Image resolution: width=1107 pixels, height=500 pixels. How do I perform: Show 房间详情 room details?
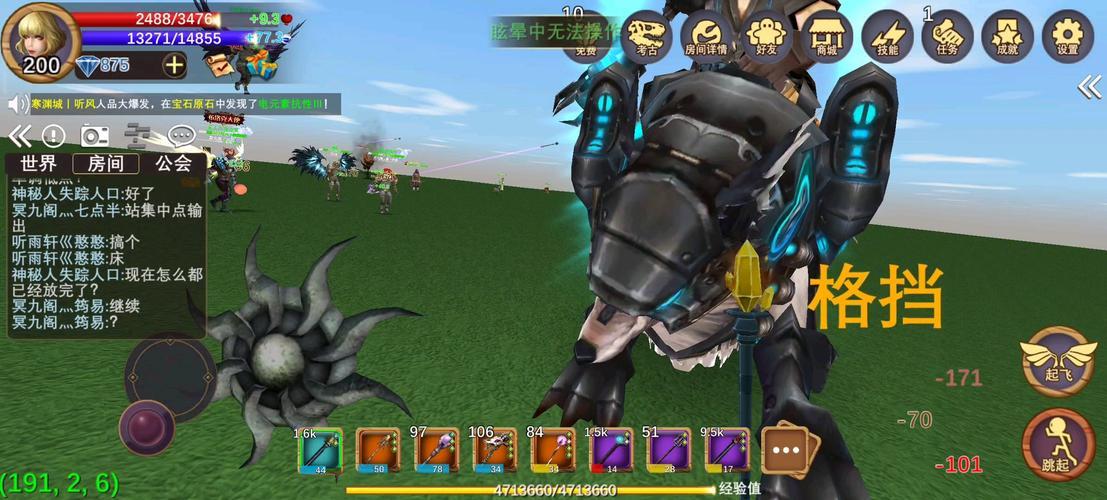point(706,36)
